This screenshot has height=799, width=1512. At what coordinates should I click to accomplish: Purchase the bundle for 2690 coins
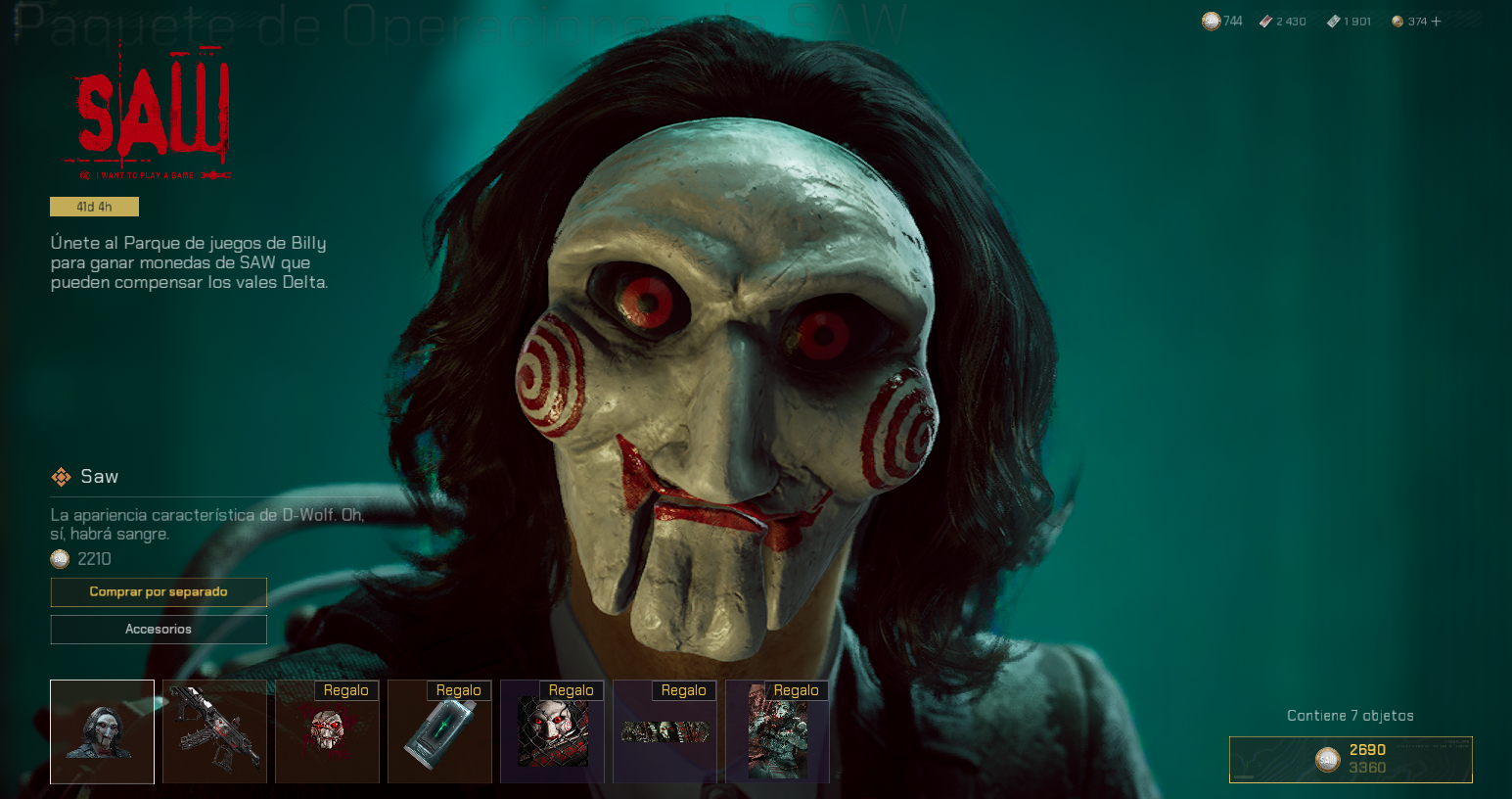(x=1352, y=759)
